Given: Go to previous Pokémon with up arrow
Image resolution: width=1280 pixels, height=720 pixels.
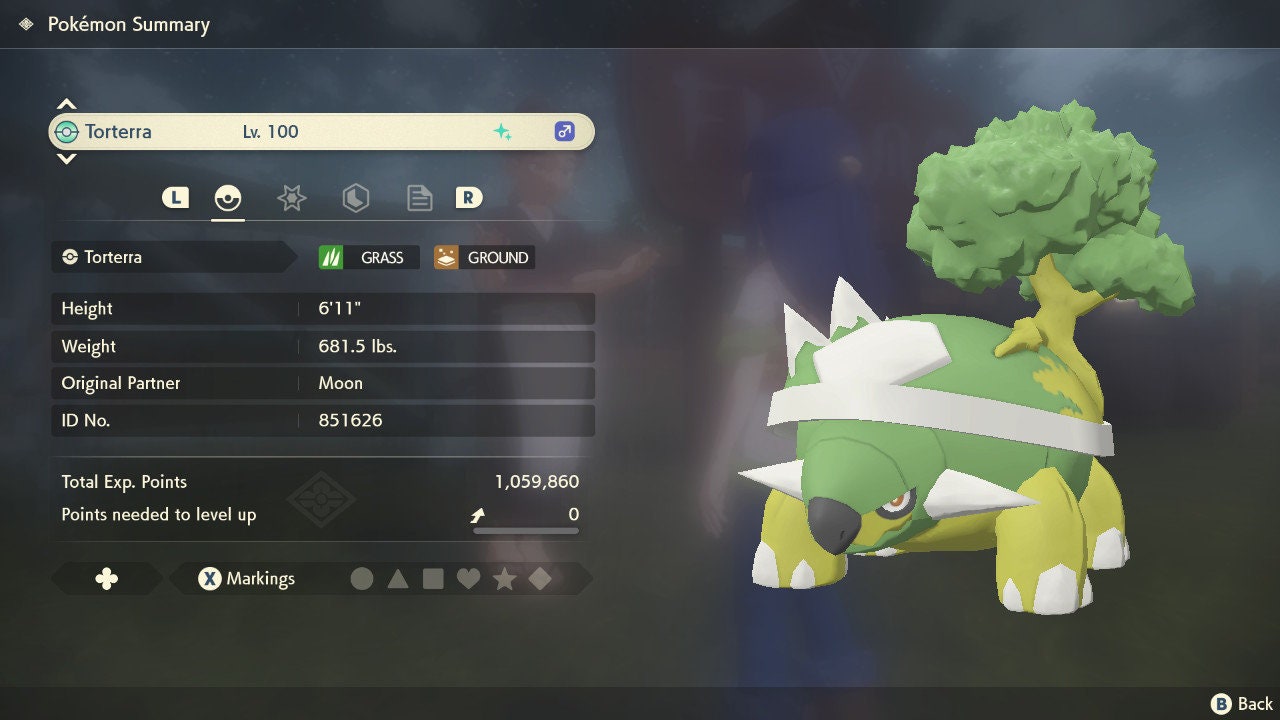Looking at the screenshot, I should pyautogui.click(x=66, y=104).
